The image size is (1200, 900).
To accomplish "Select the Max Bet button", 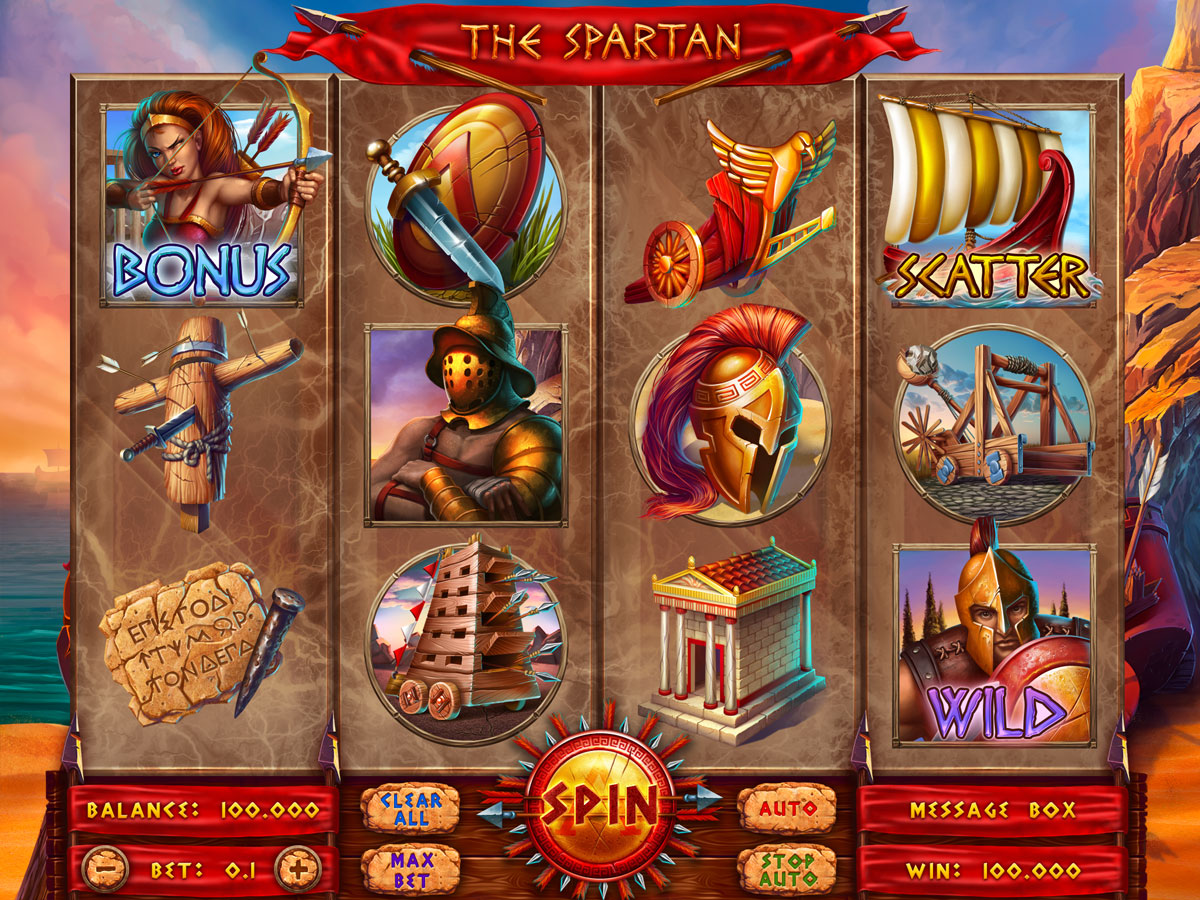I will click(410, 870).
